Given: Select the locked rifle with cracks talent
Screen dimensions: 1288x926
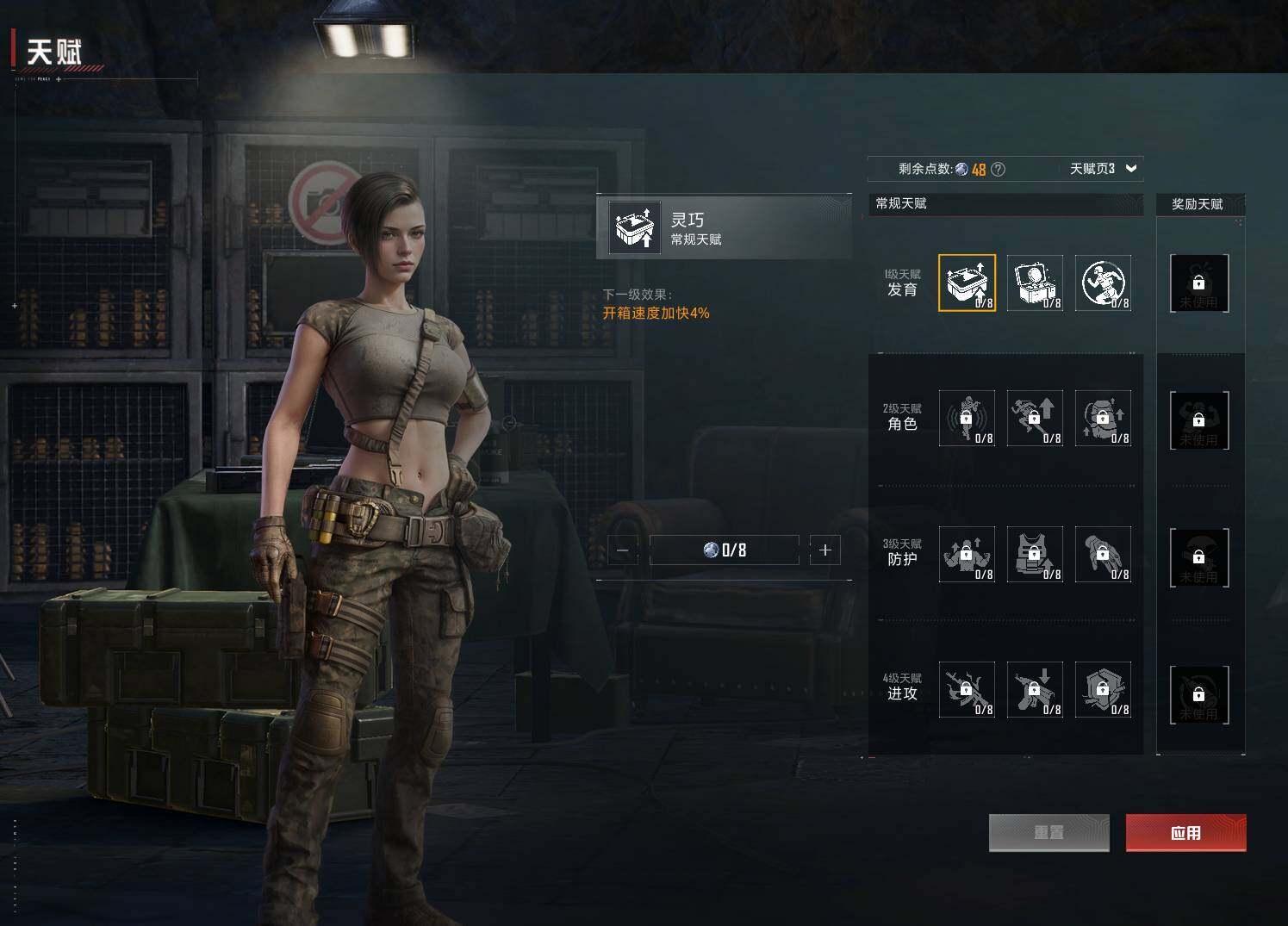Looking at the screenshot, I should [x=967, y=690].
